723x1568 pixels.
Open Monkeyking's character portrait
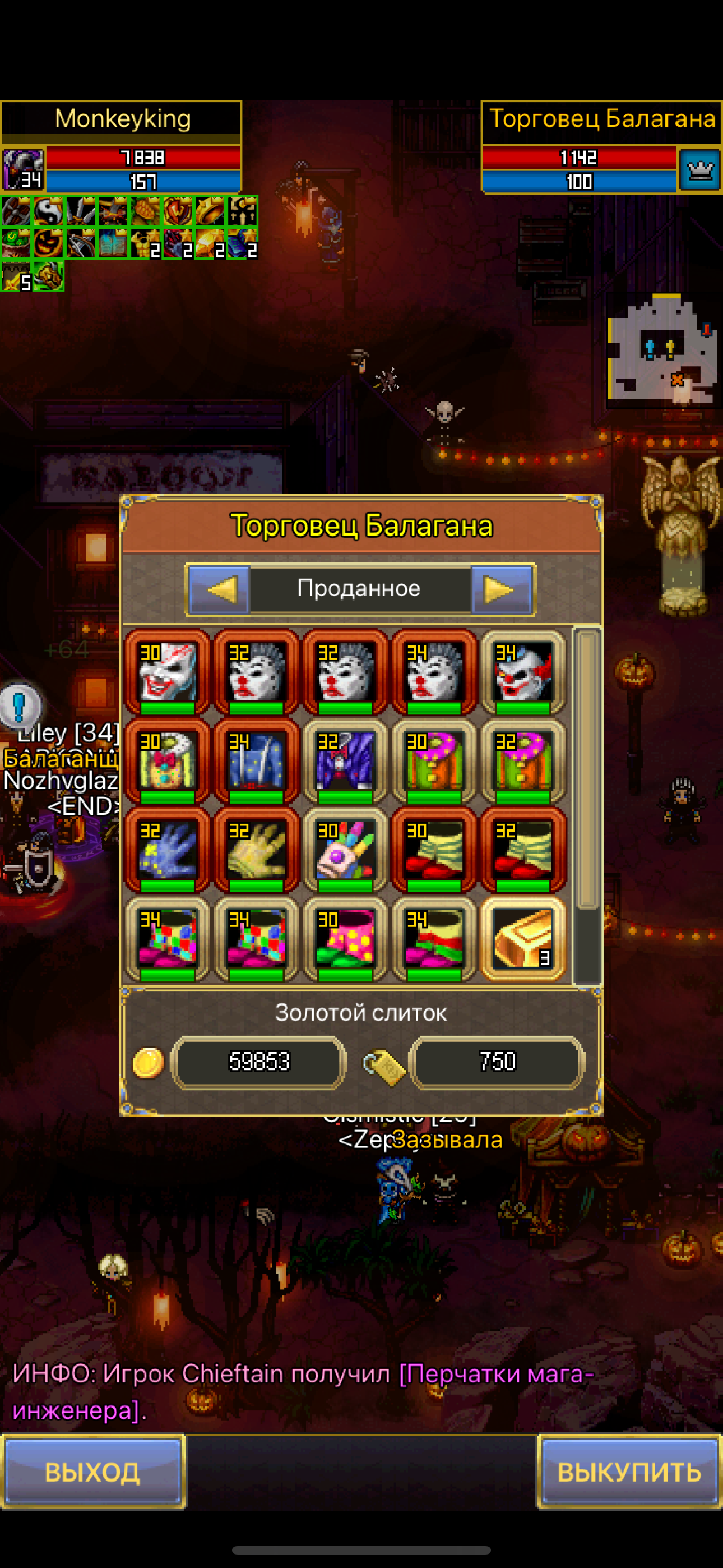click(x=23, y=170)
